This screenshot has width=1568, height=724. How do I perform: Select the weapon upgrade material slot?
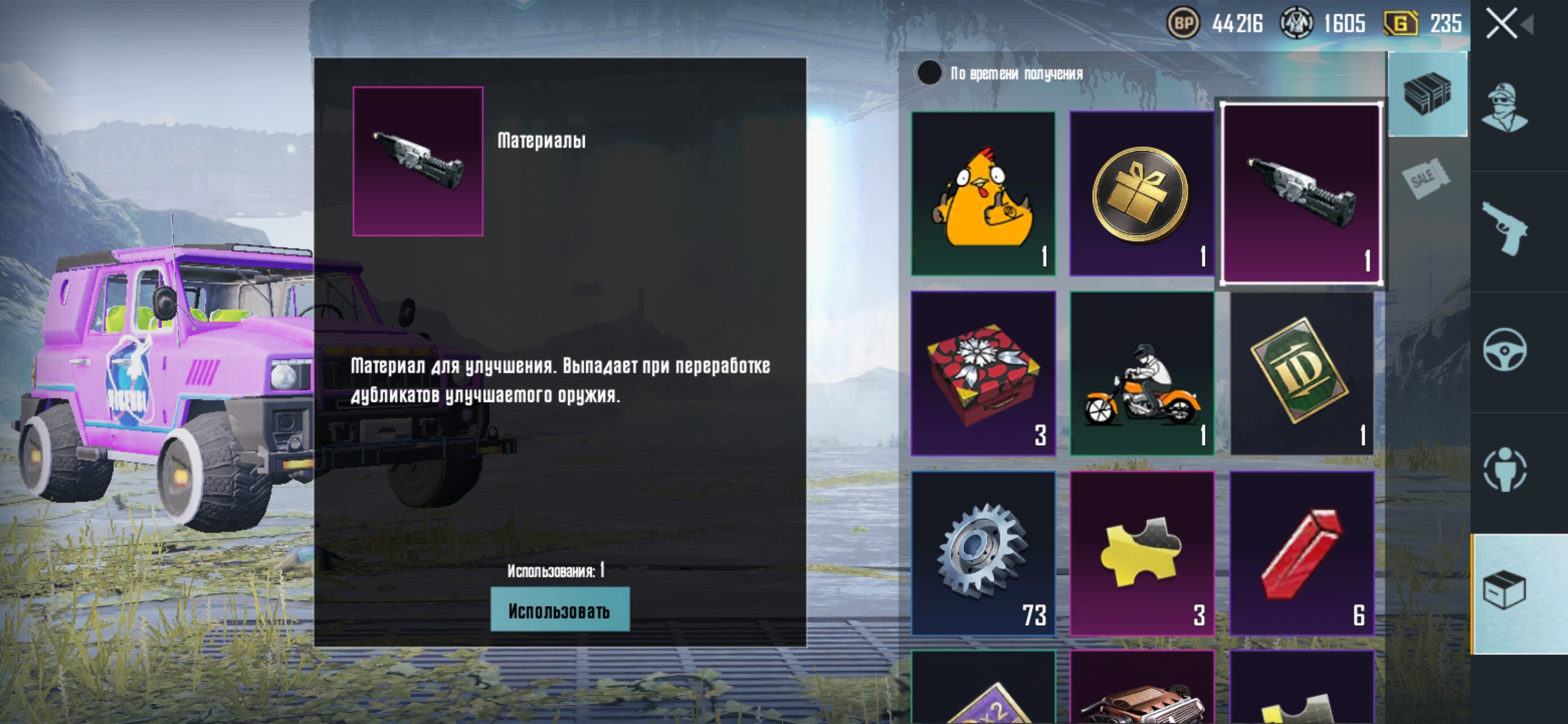1301,194
